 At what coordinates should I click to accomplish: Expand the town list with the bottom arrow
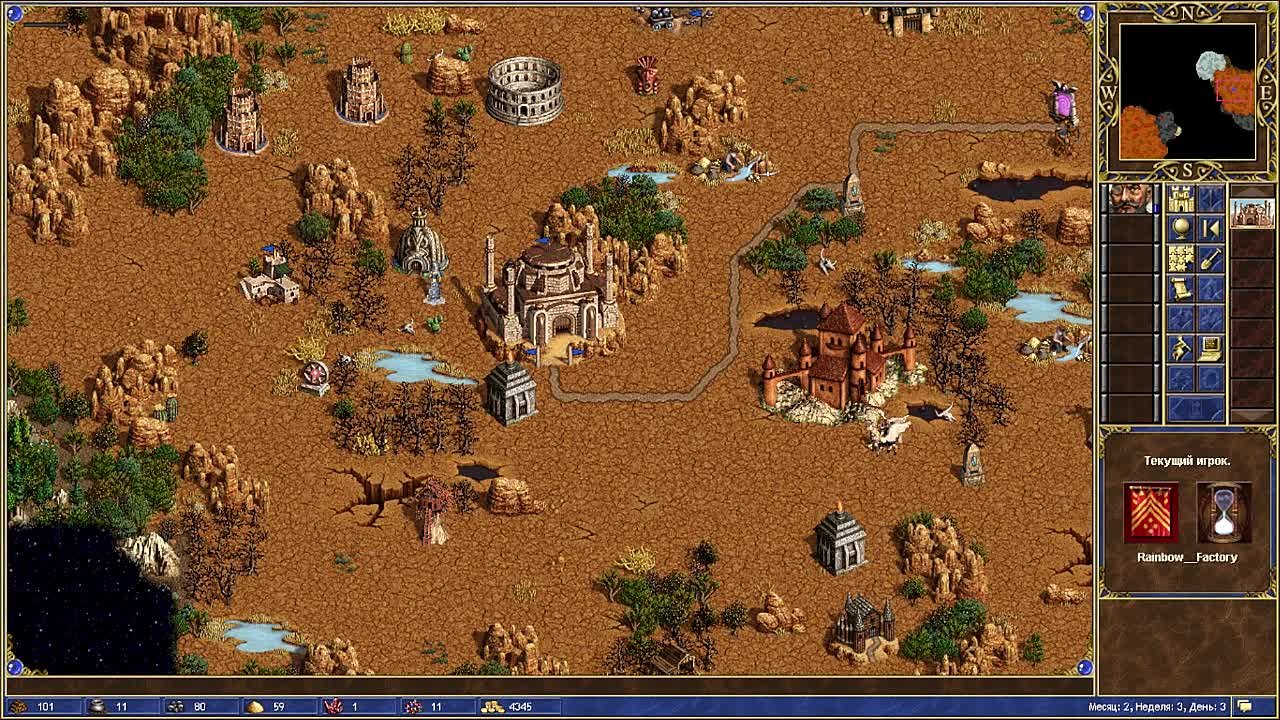pos(1251,416)
